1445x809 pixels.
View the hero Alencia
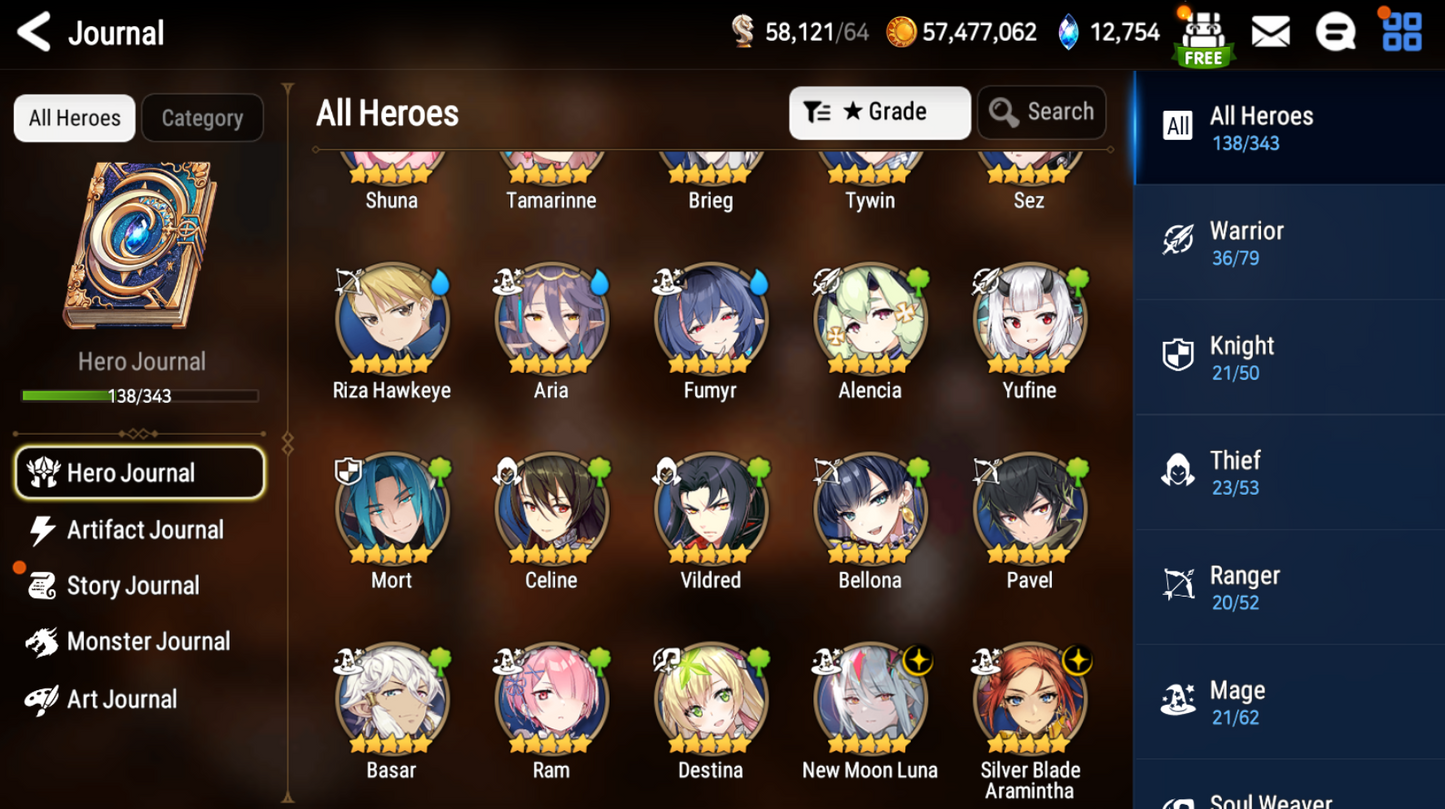point(870,320)
